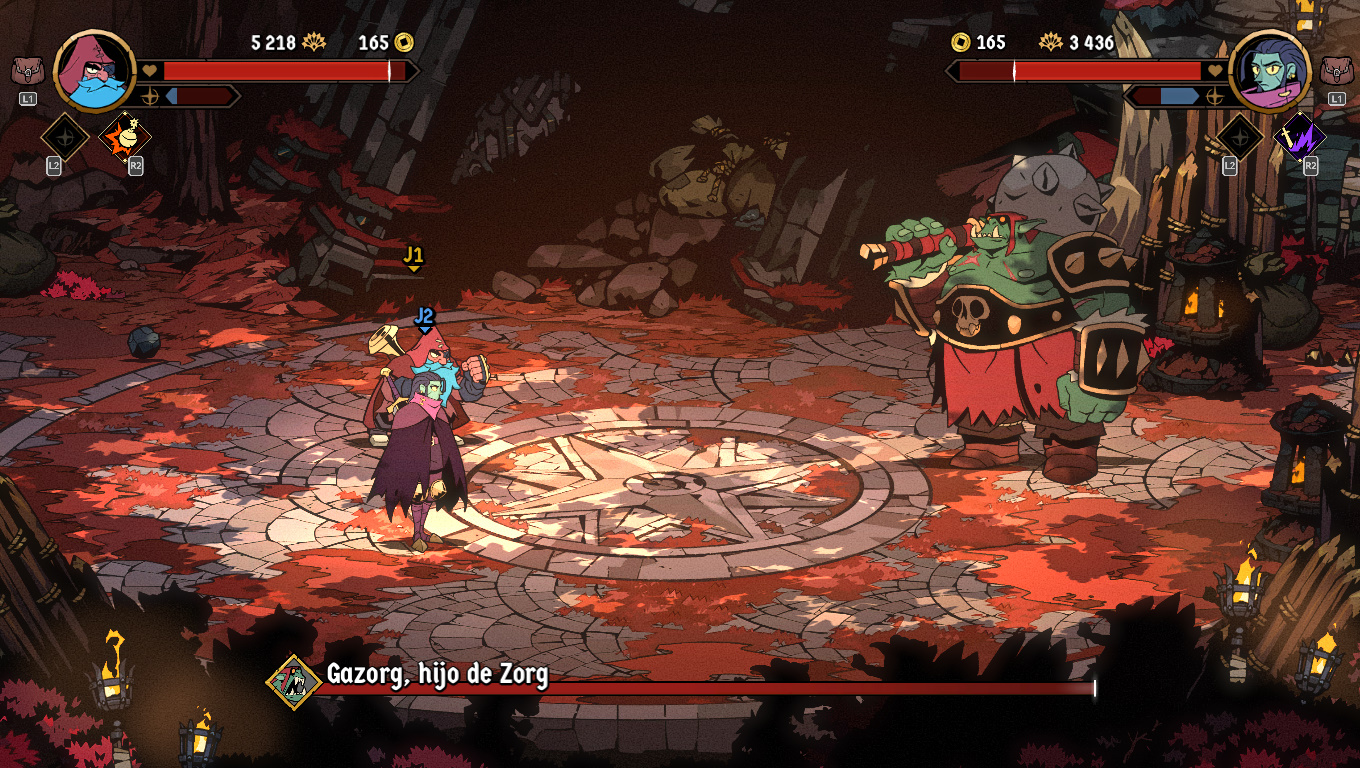Click the L1 button label under the left bag
The image size is (1360, 768).
point(27,100)
